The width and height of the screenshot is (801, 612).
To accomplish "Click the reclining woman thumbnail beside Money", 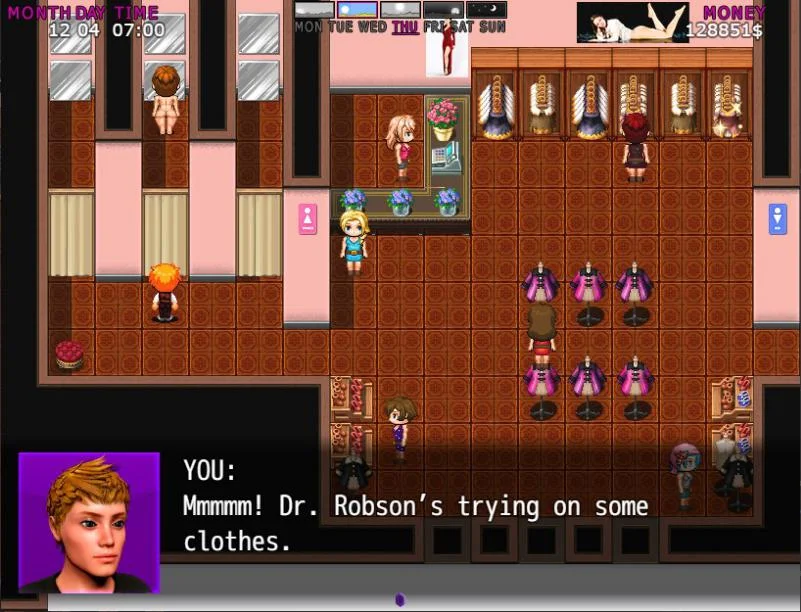I will 632,22.
